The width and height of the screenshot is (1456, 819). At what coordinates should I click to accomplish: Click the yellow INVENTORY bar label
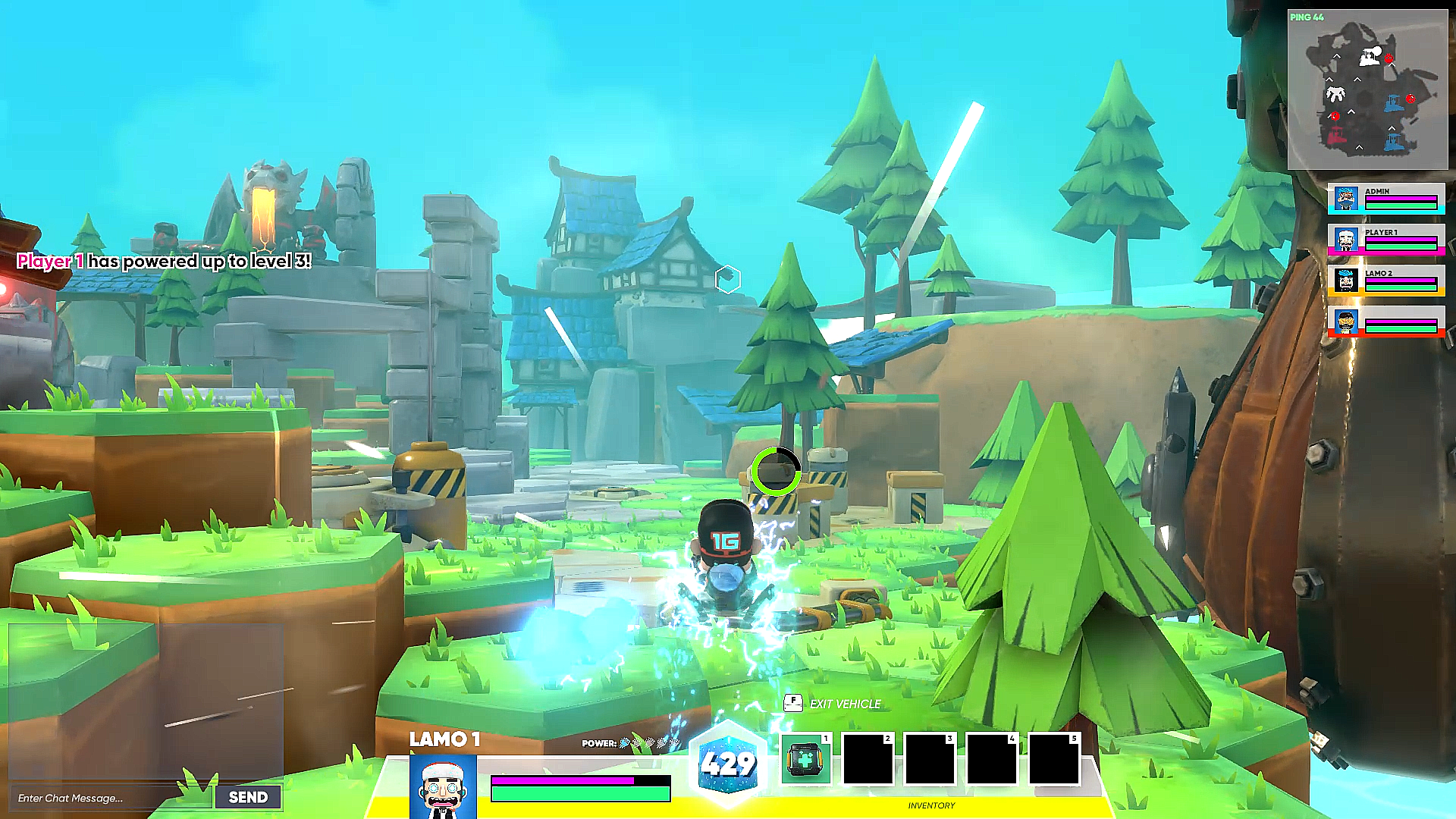pos(931,805)
